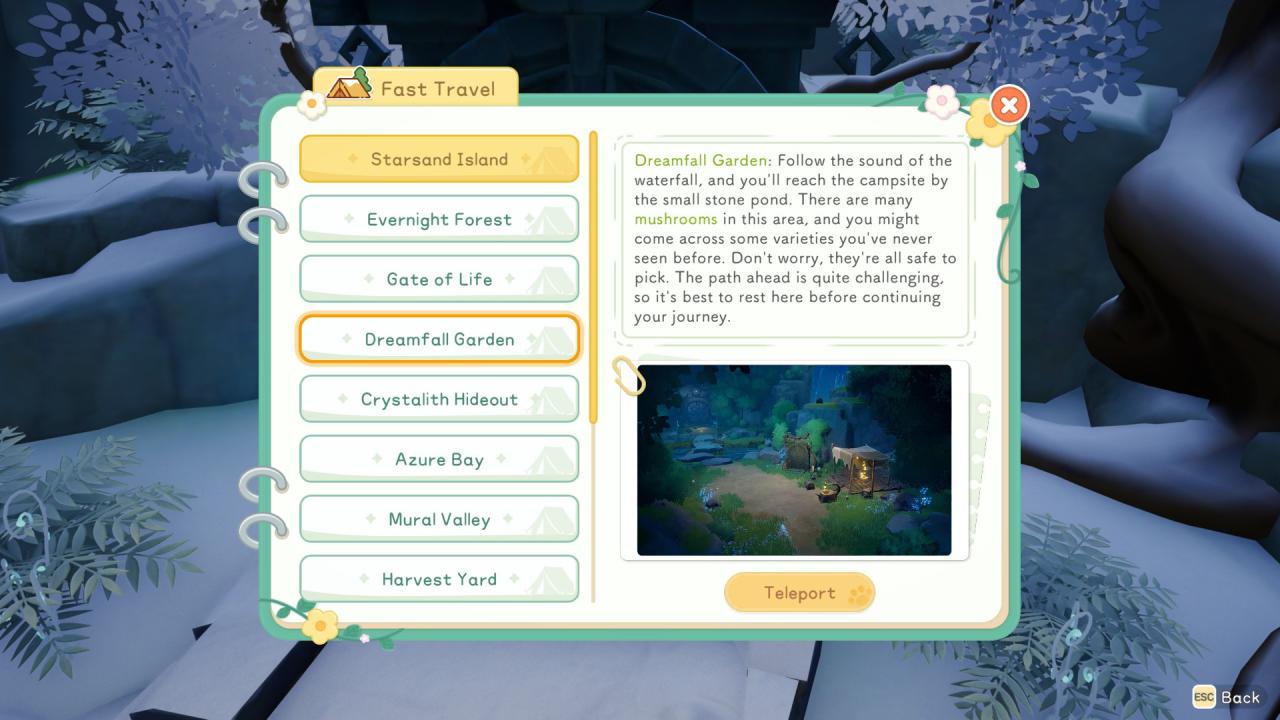Close the Fast Travel window
This screenshot has height=720, width=1280.
click(1010, 104)
